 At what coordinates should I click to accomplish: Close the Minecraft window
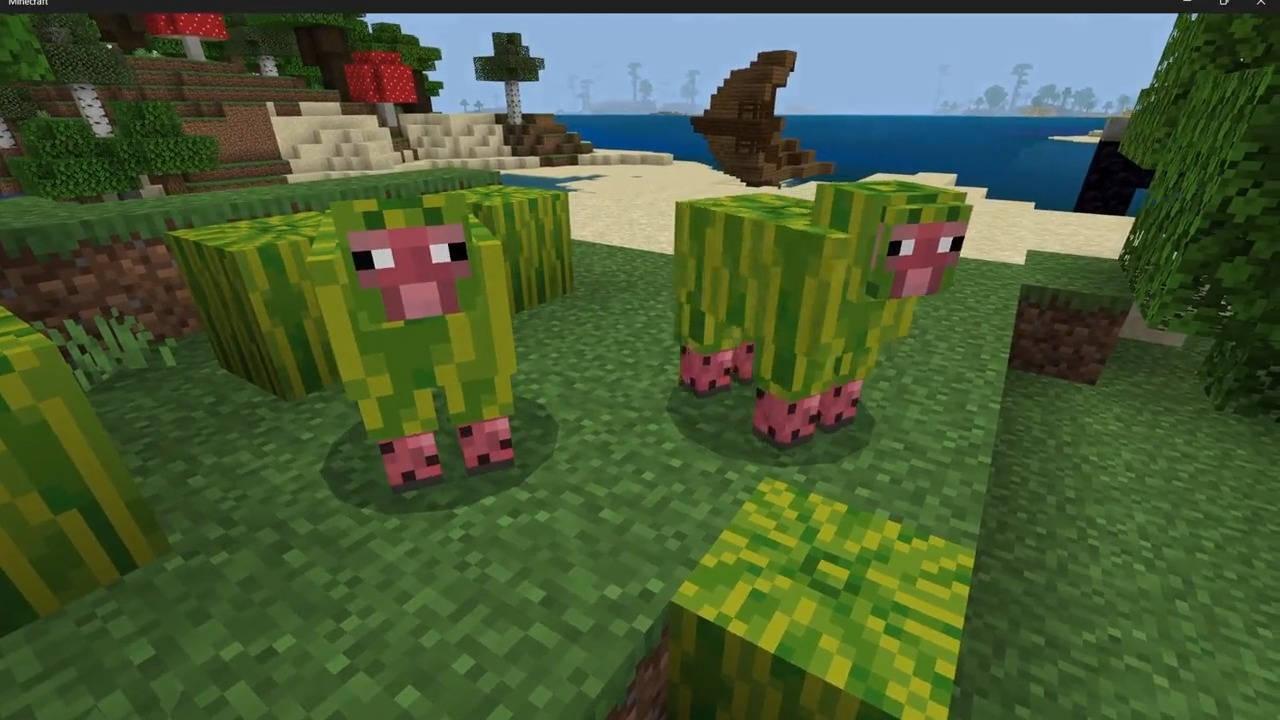(1261, 4)
